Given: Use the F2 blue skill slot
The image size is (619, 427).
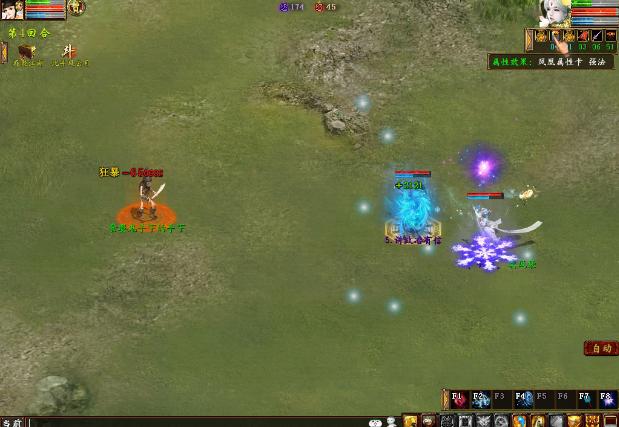Looking at the screenshot, I should click(x=481, y=399).
